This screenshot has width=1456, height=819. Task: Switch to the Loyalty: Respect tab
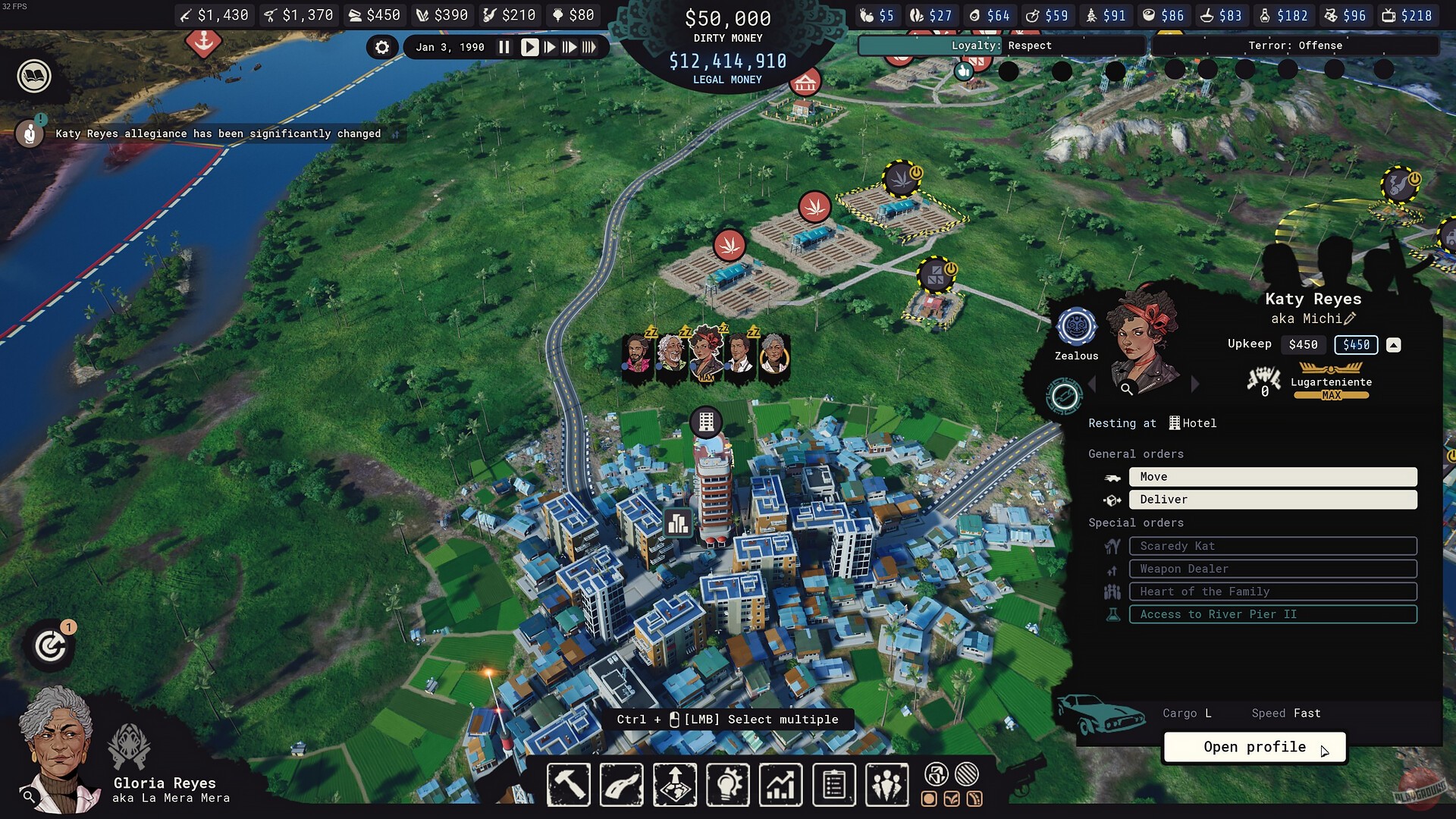coord(1001,45)
